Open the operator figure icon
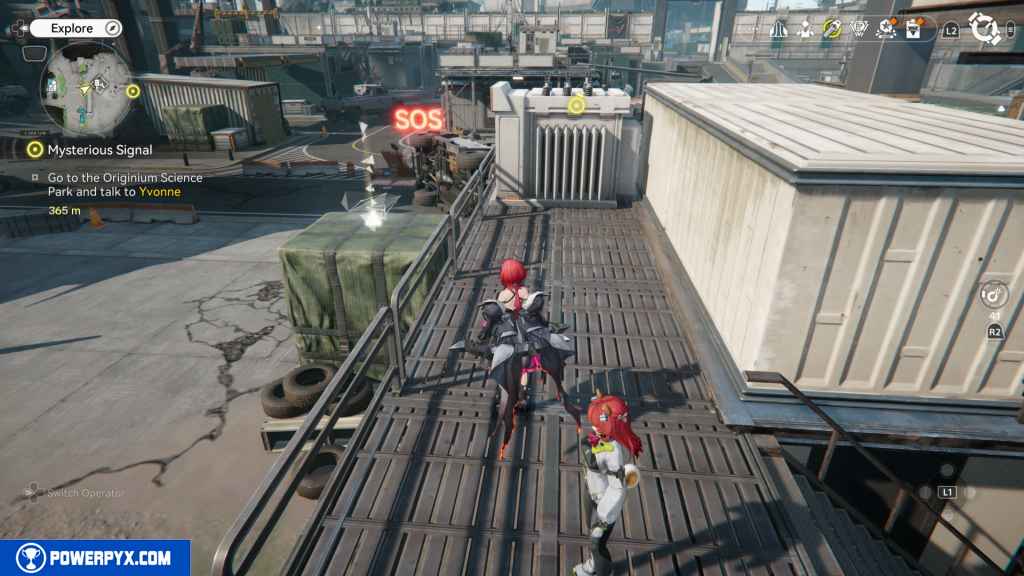Viewport: 1024px width, 576px height. (805, 29)
